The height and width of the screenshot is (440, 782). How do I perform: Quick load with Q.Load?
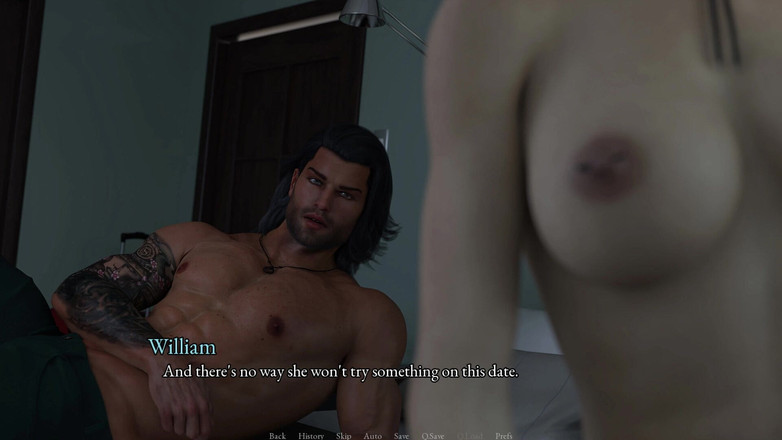pos(469,435)
